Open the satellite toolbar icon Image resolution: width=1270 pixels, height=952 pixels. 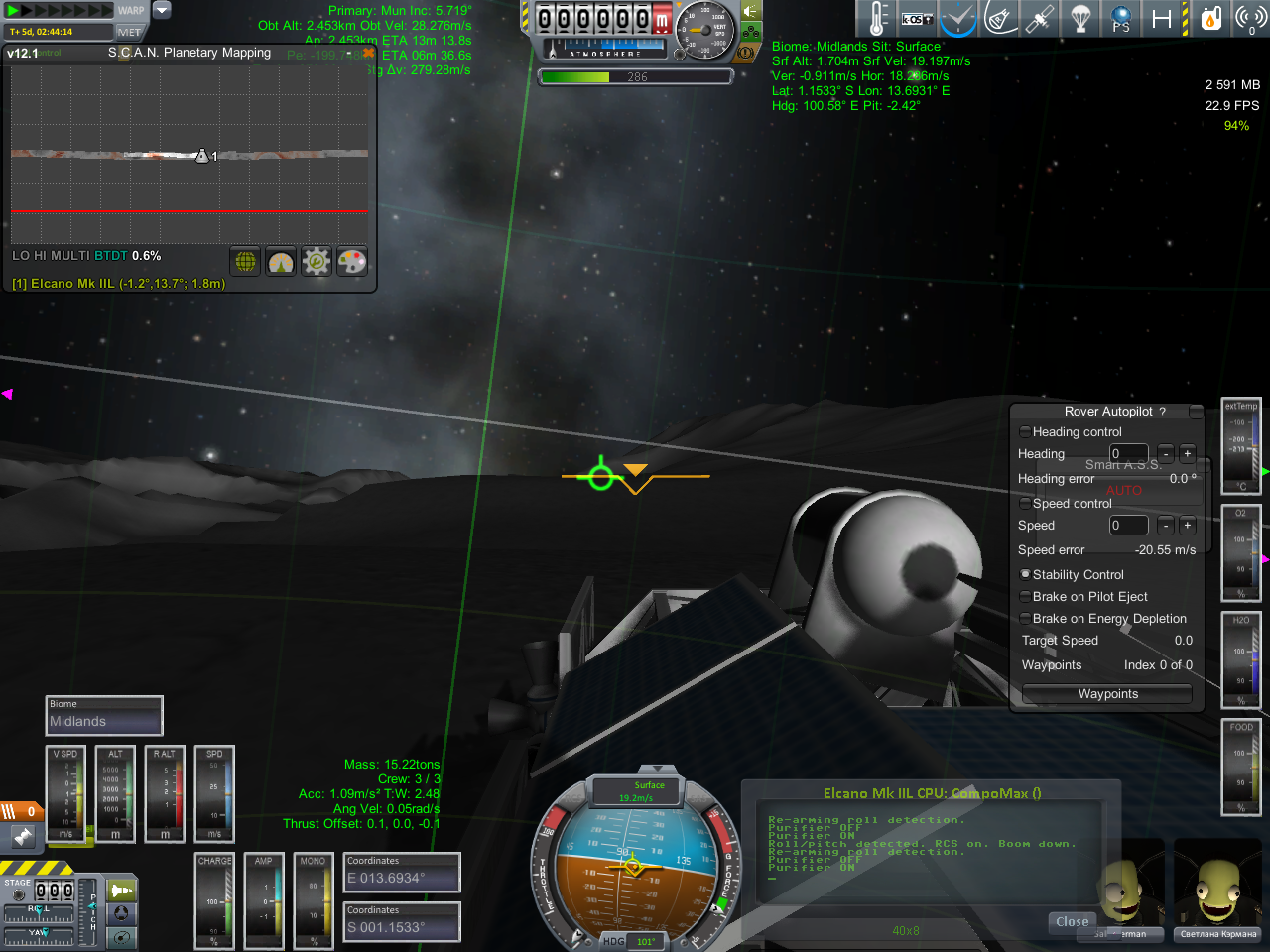point(1040,19)
